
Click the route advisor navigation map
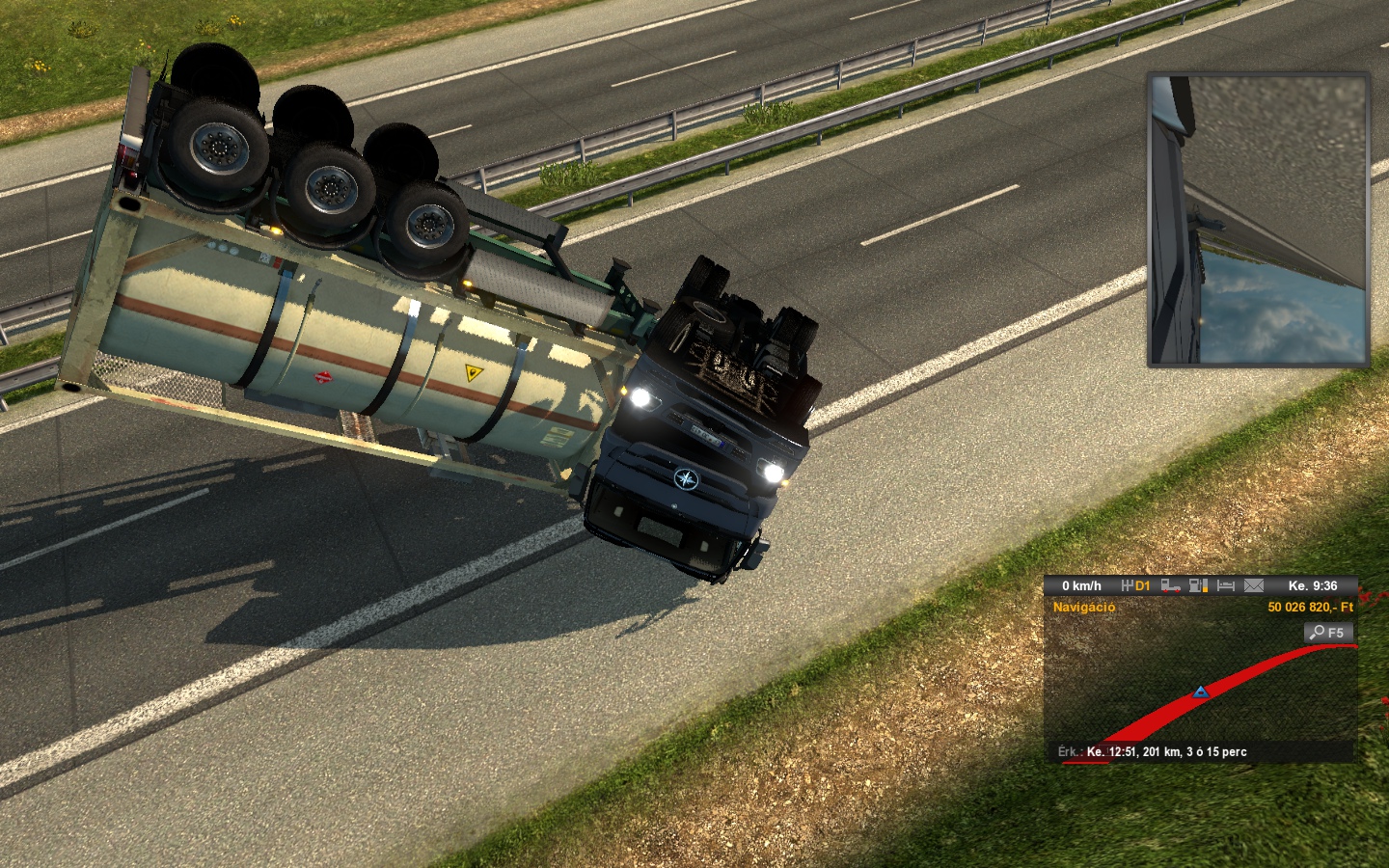pos(1200,690)
